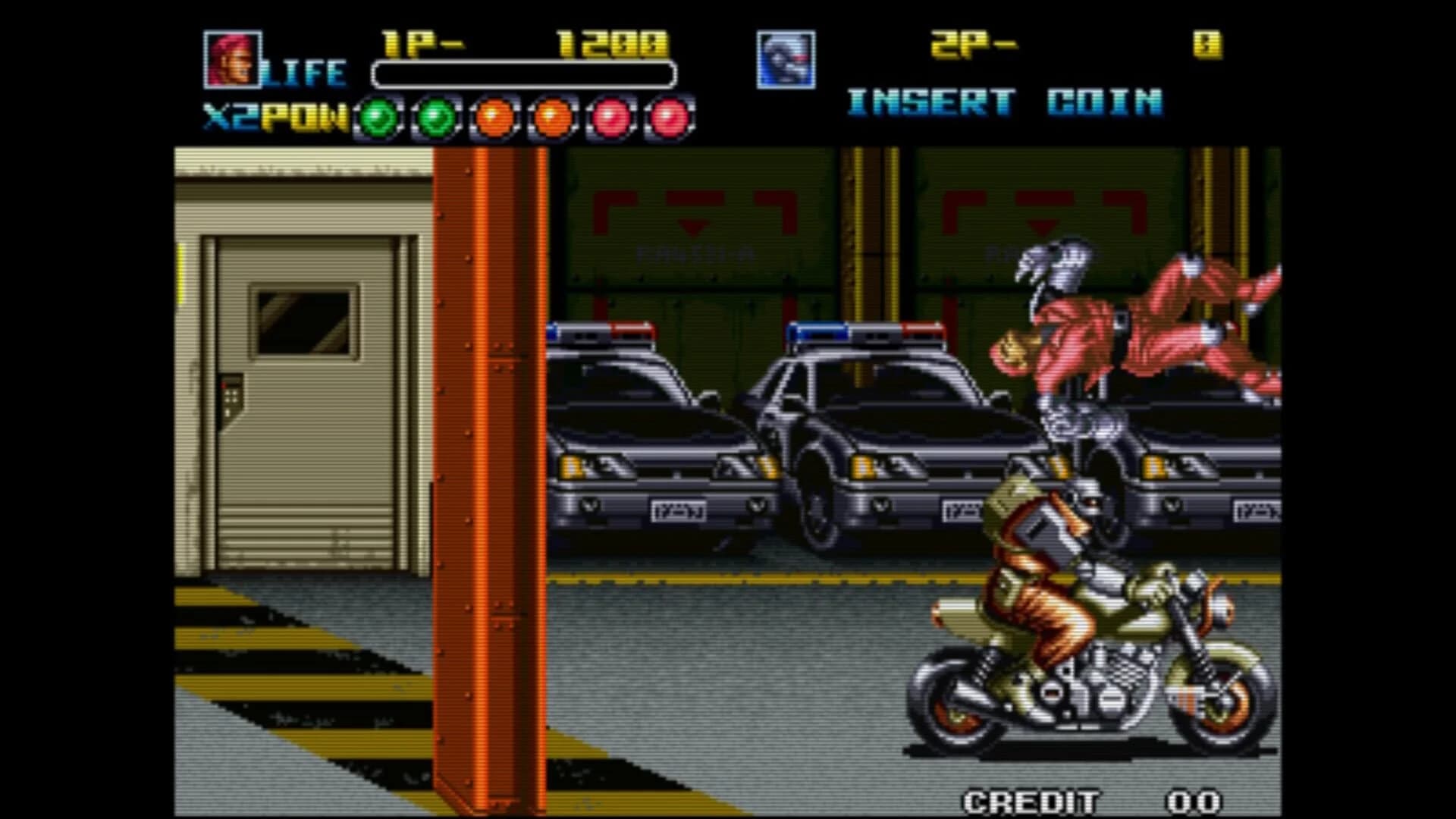The image size is (1456, 819).
Task: Select the first green POW orb
Action: pyautogui.click(x=376, y=116)
